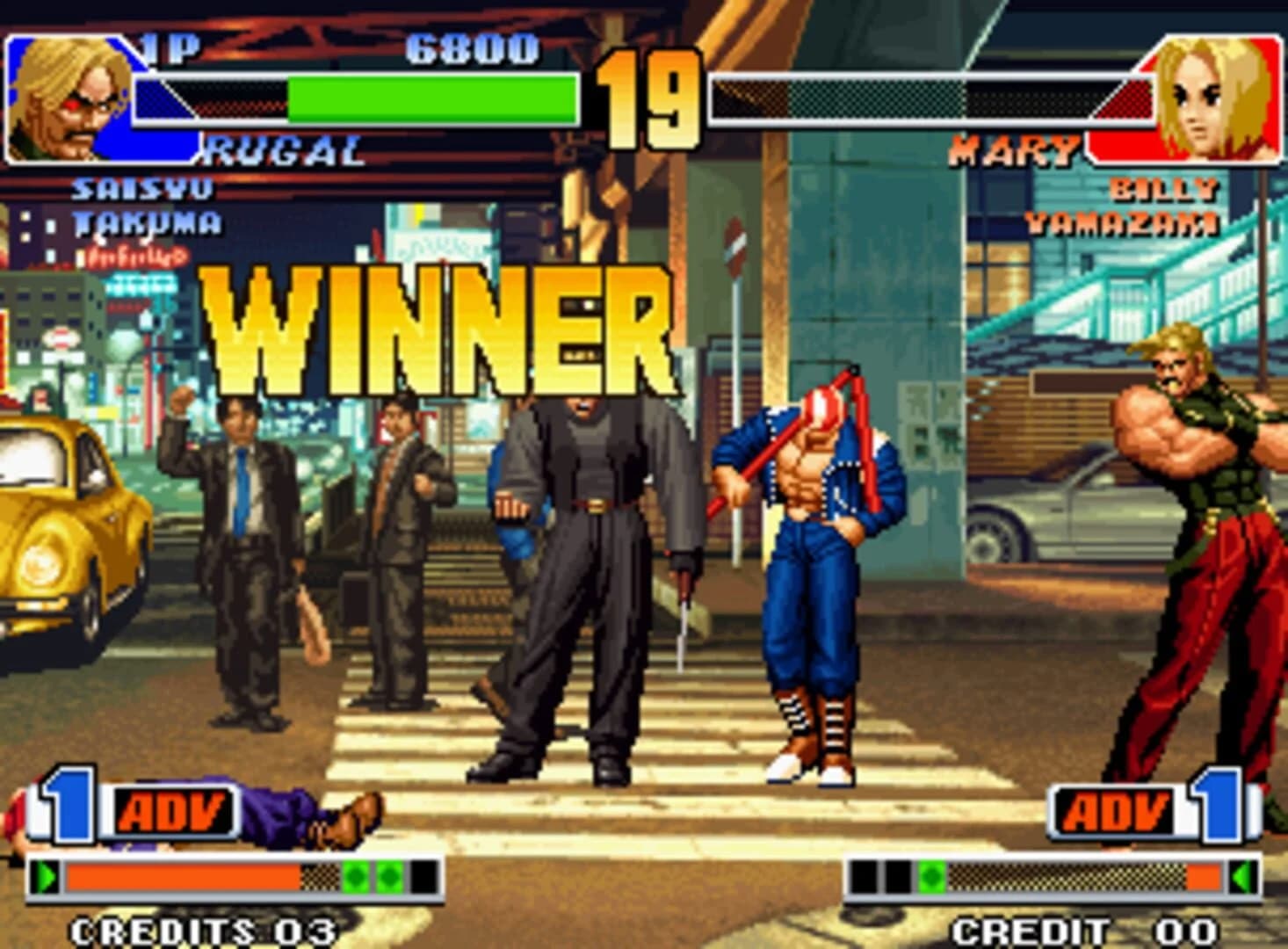This screenshot has width=1288, height=949.
Task: Expand the BILLY teammate entry
Action: click(1162, 187)
